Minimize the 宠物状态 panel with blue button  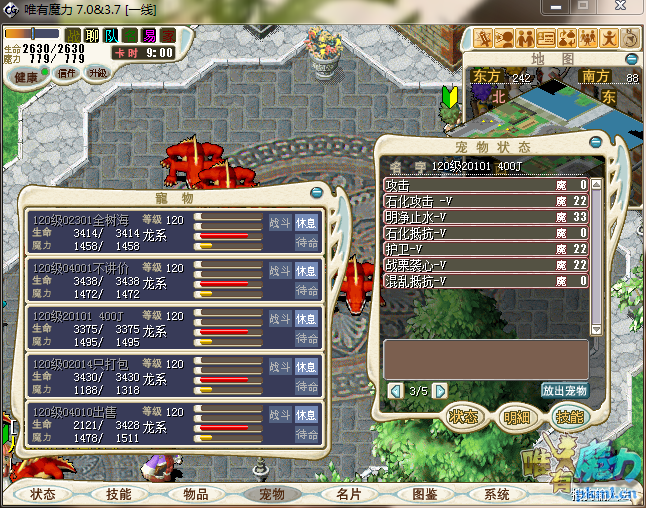tap(596, 142)
